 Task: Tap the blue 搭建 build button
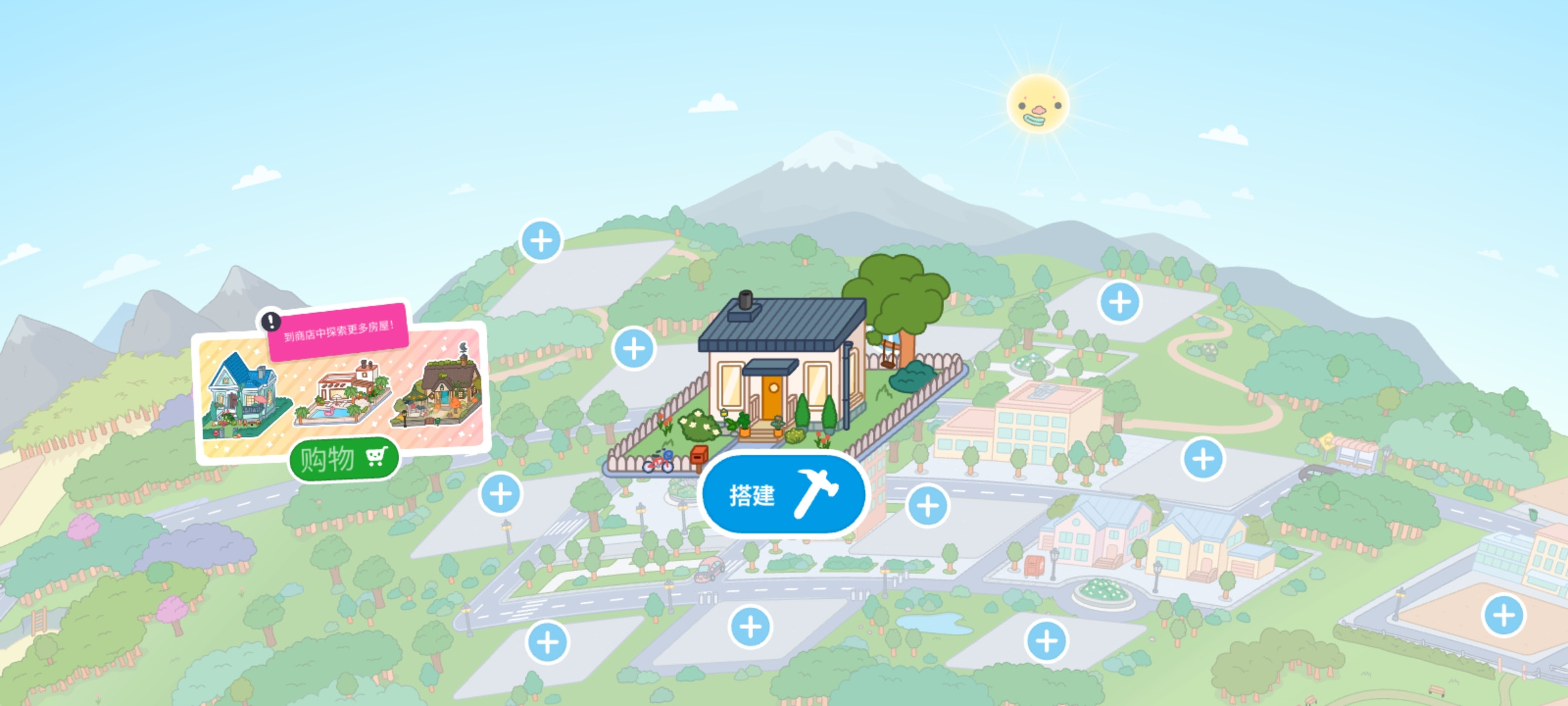coord(783,495)
